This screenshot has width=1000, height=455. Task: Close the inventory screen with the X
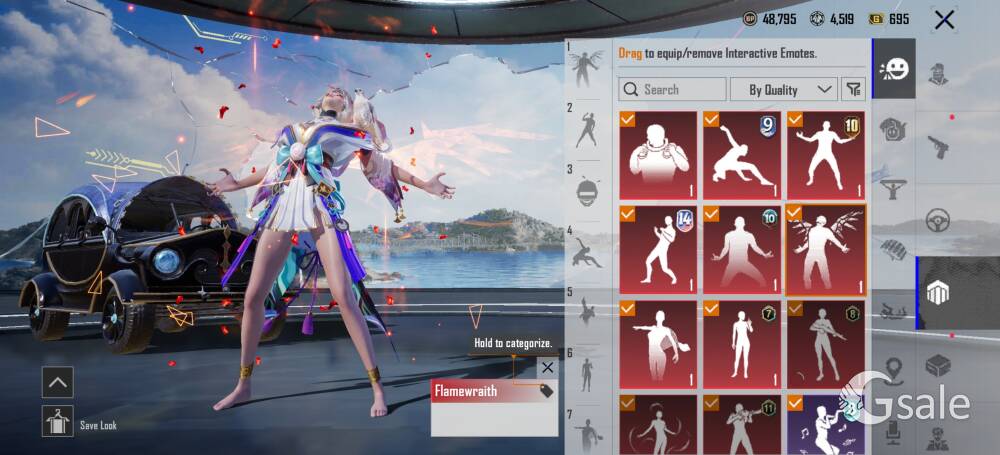tap(943, 19)
